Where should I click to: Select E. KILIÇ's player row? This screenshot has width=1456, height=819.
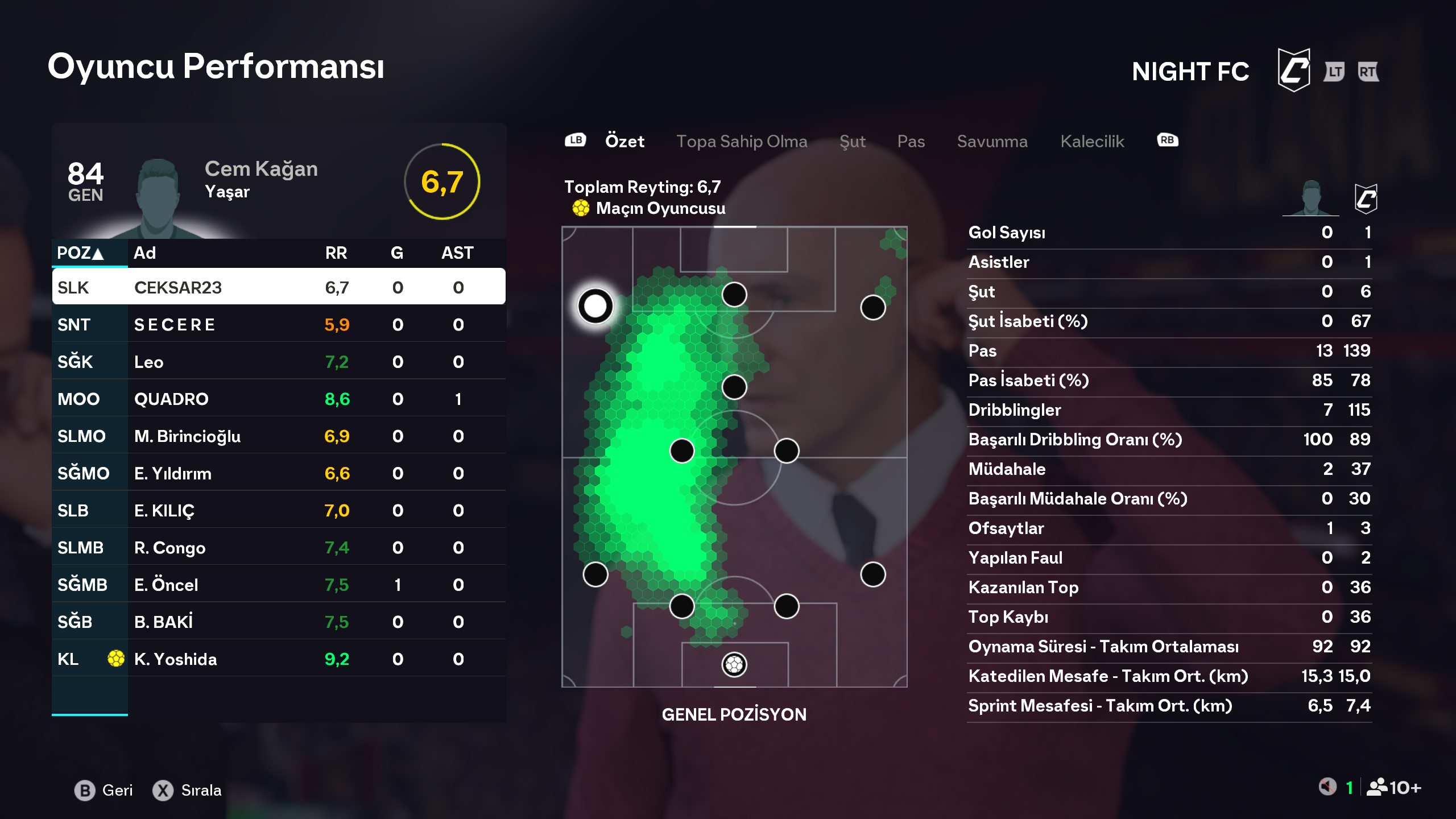(279, 510)
